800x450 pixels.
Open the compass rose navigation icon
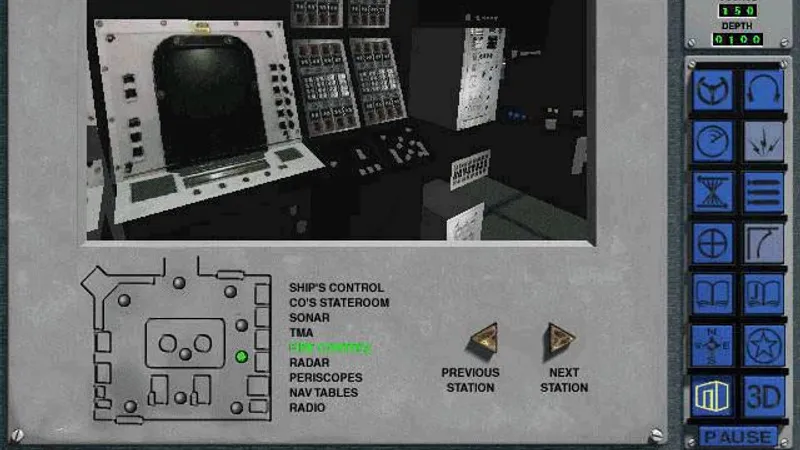(714, 345)
